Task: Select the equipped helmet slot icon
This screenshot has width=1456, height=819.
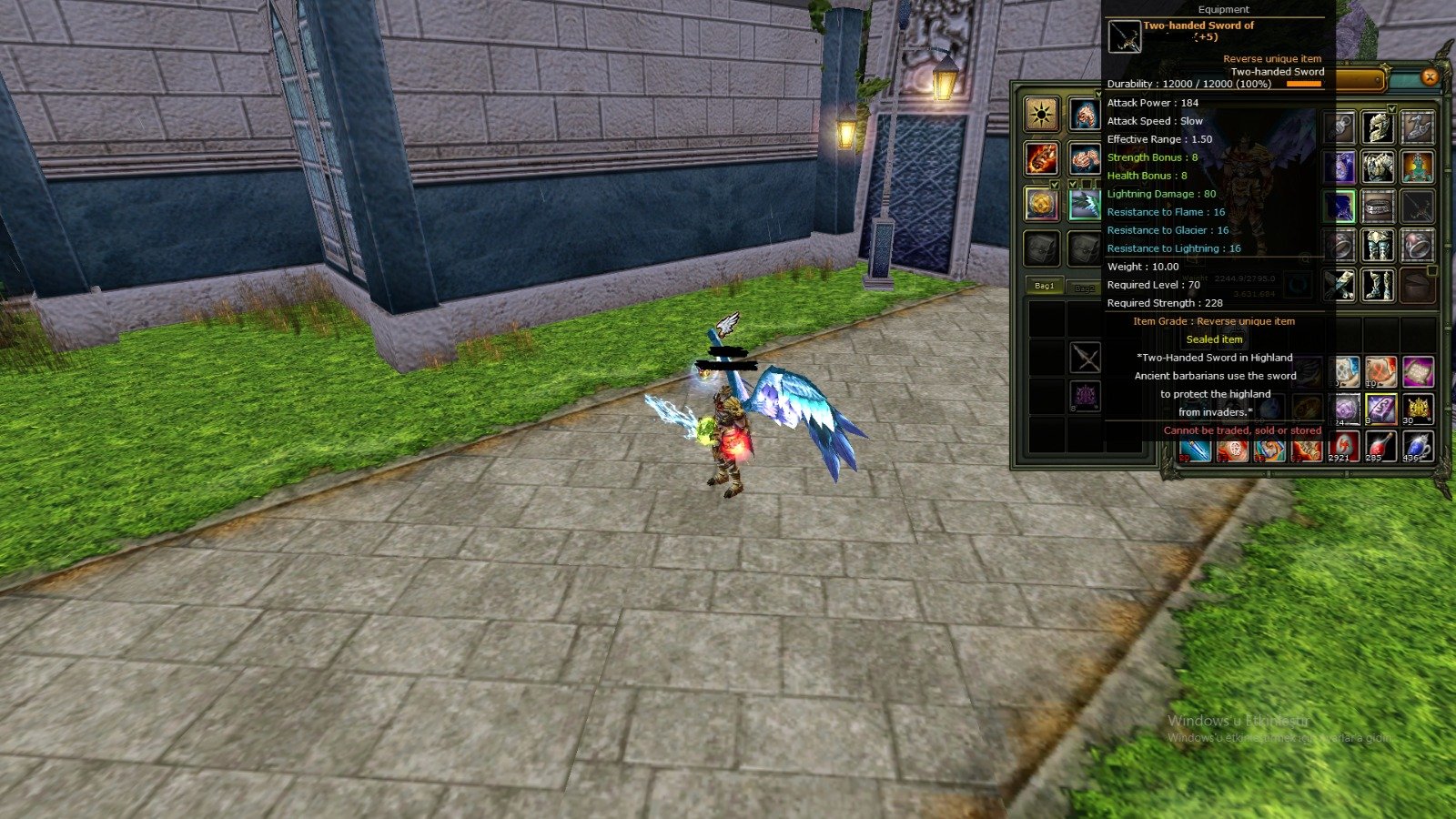Action: click(1379, 127)
